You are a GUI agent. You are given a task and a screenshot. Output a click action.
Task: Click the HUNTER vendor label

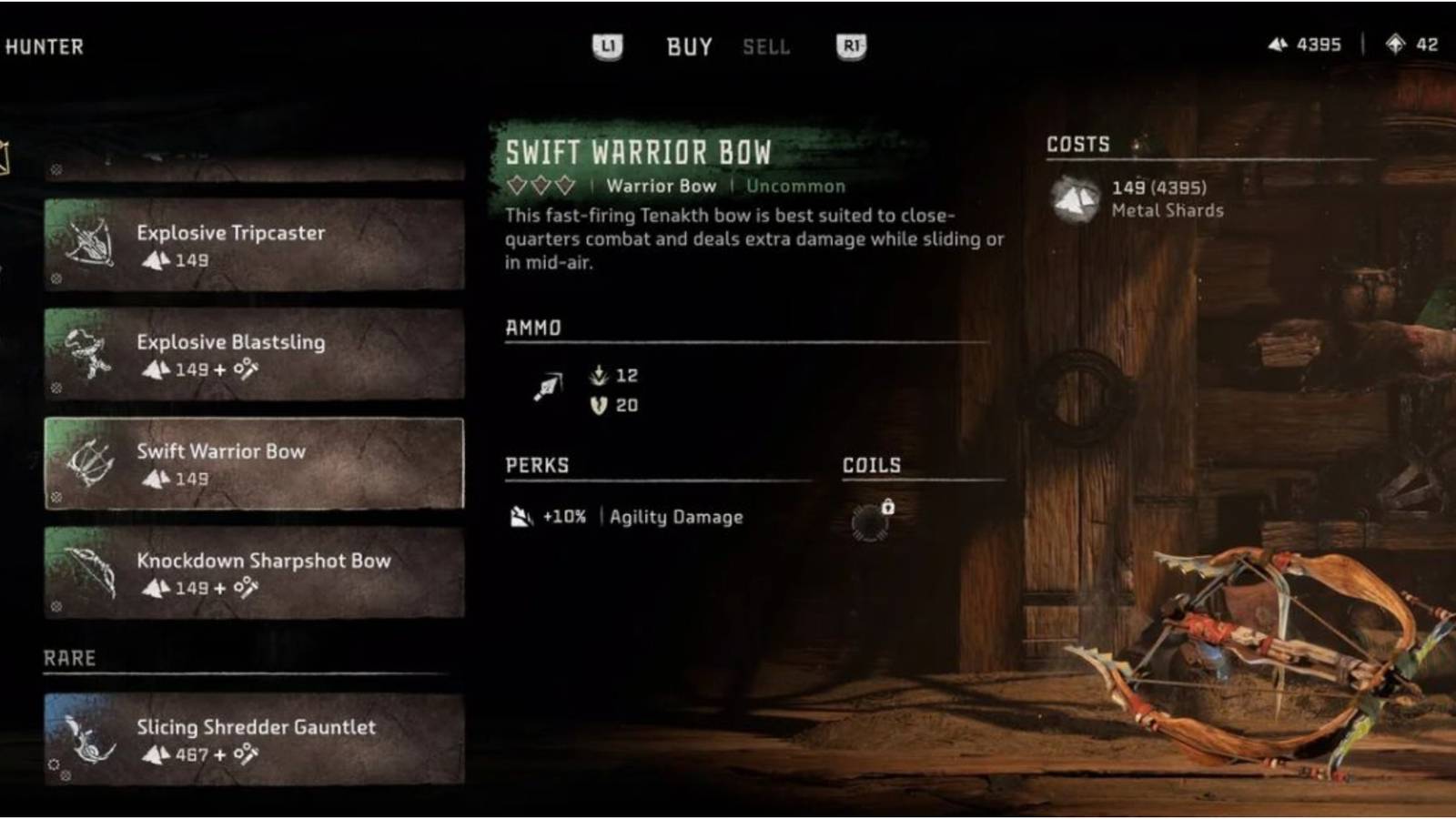(x=45, y=48)
